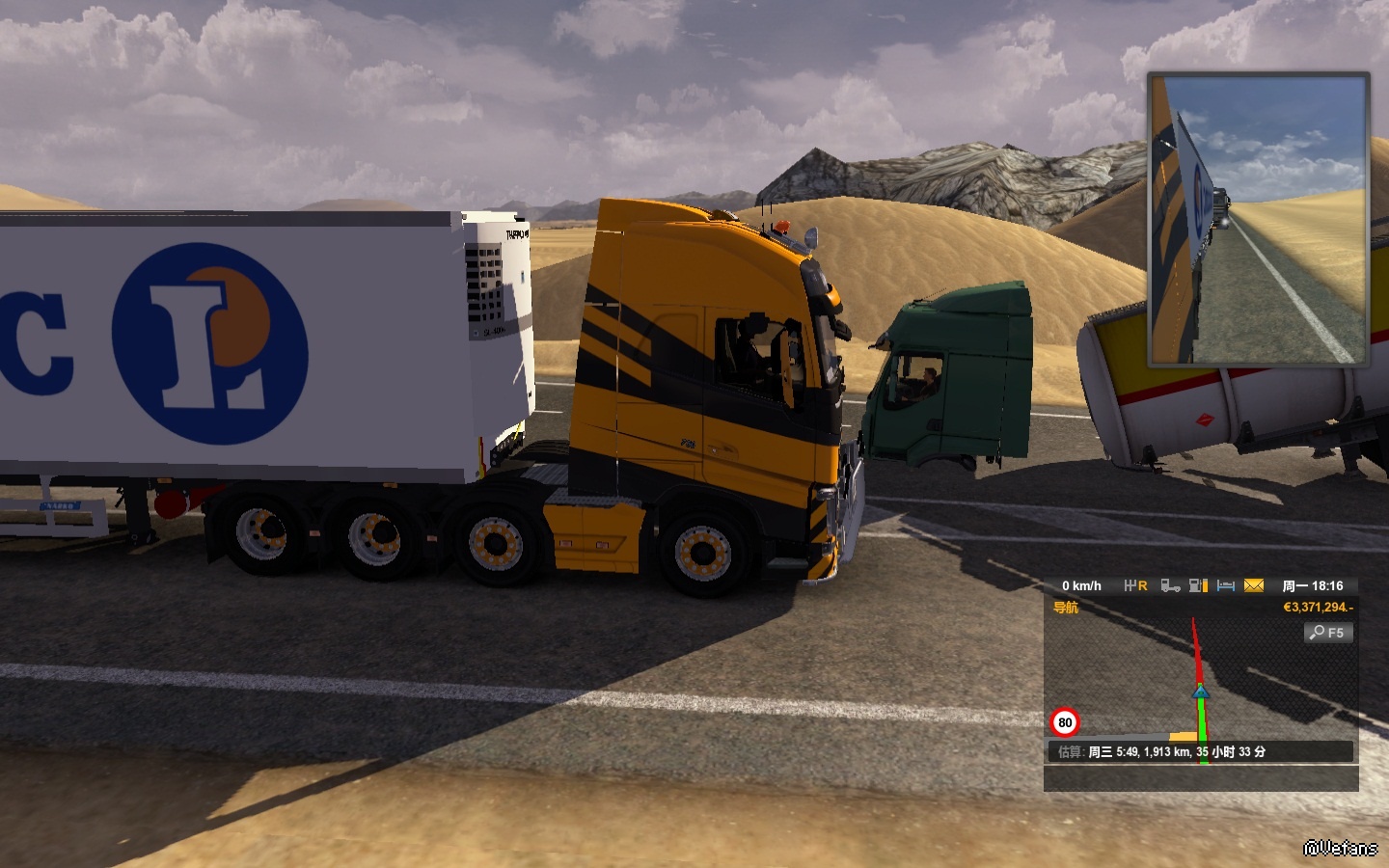Image resolution: width=1389 pixels, height=868 pixels.
Task: Click the fuel pump icon
Action: point(1199,585)
